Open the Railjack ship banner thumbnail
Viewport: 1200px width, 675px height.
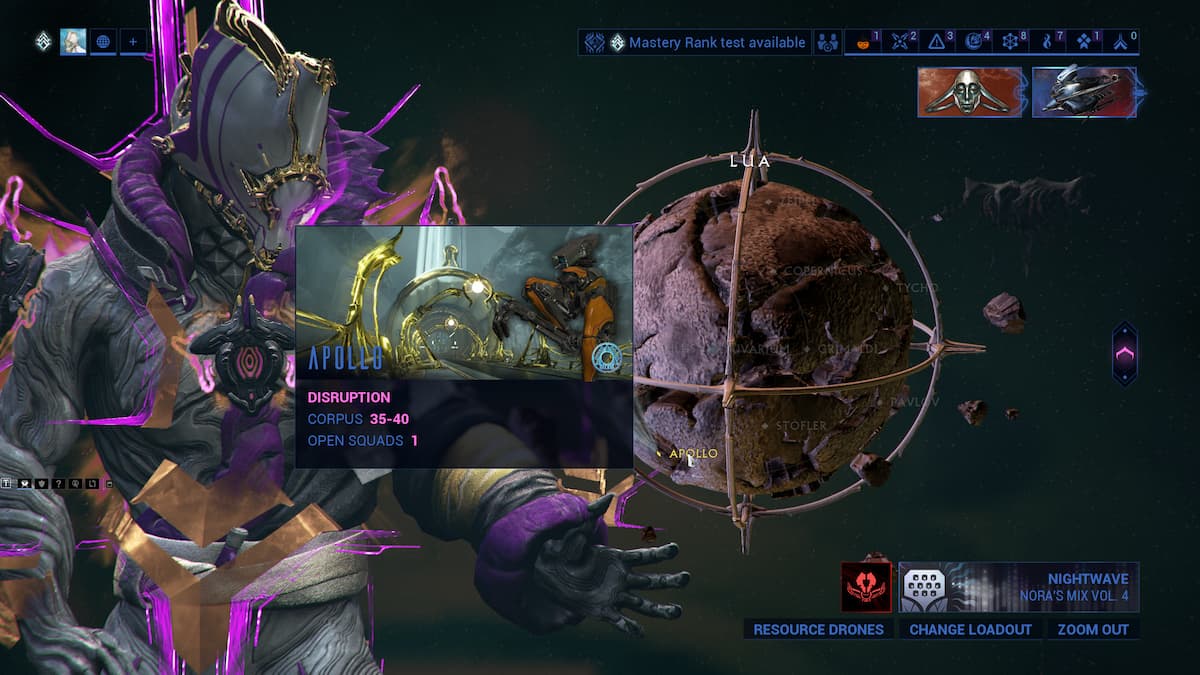(1084, 92)
